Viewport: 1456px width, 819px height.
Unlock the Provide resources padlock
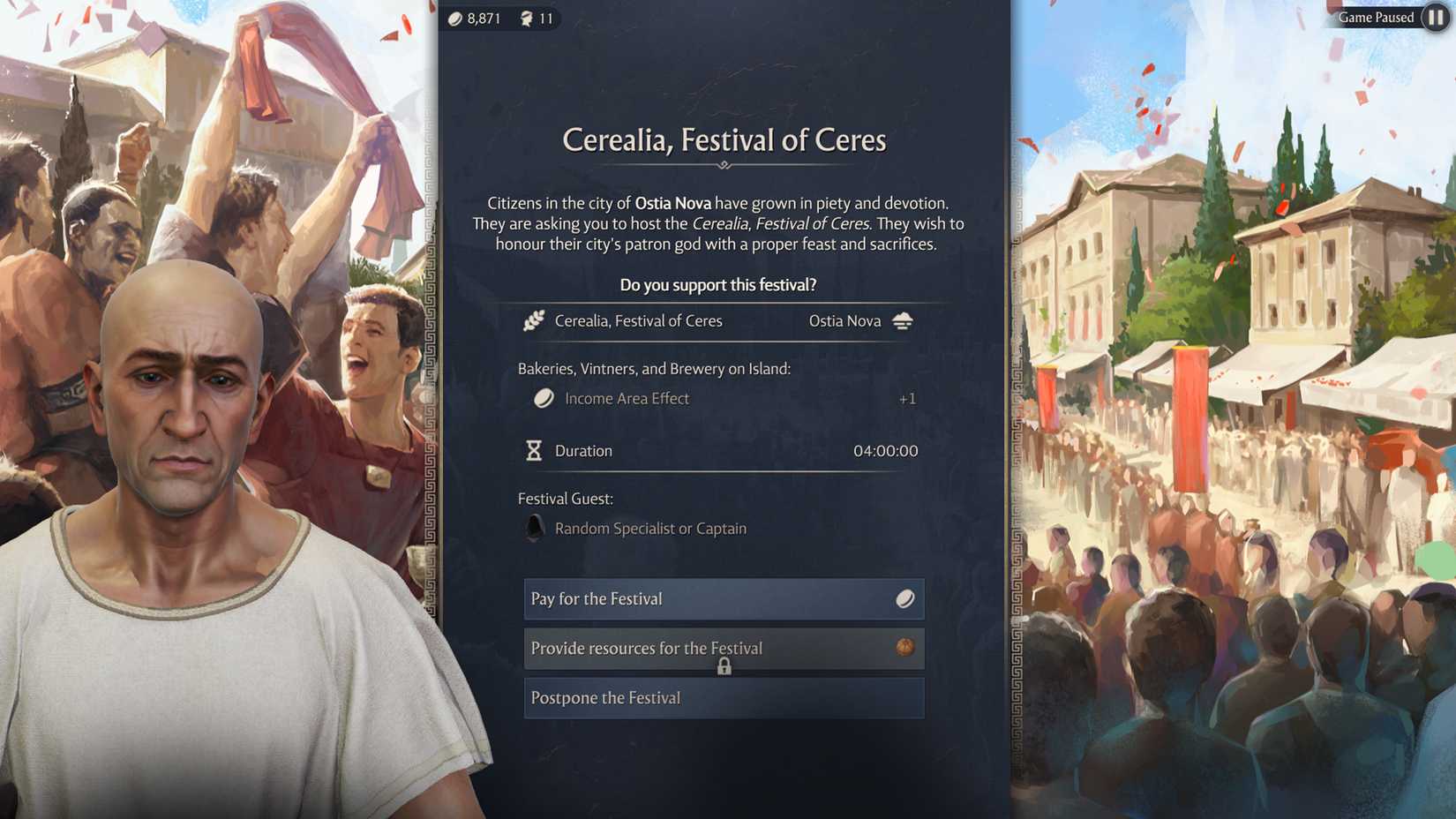724,667
